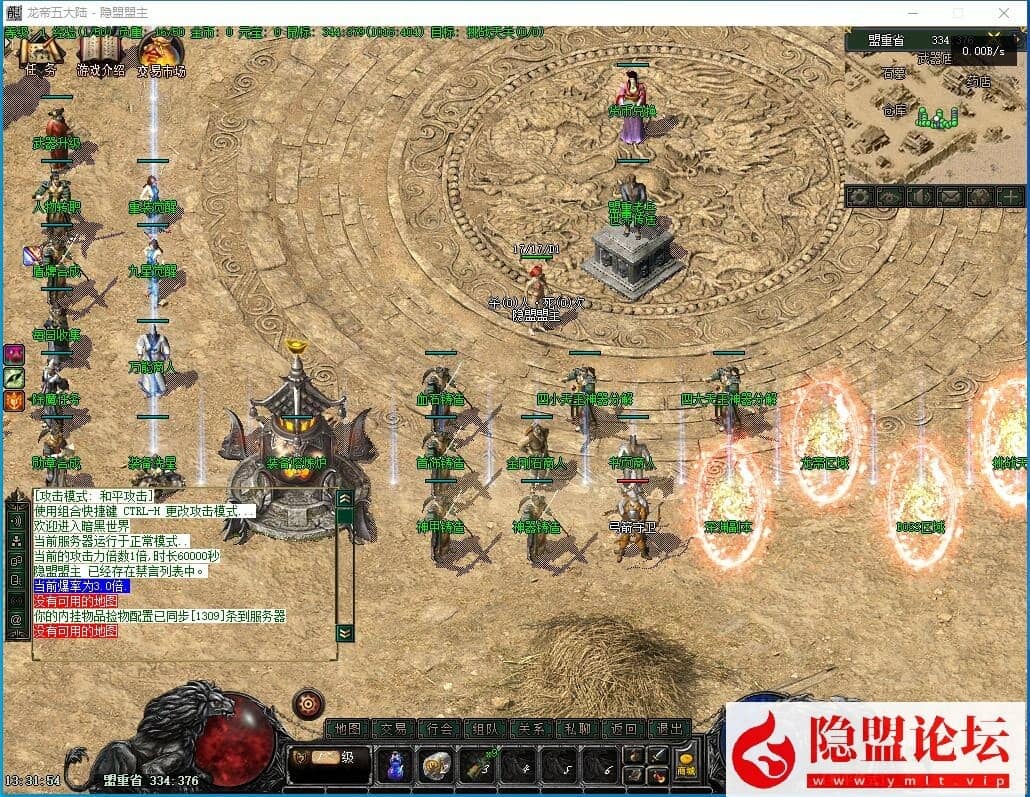Close the game window
1030x797 pixels.
1004,13
